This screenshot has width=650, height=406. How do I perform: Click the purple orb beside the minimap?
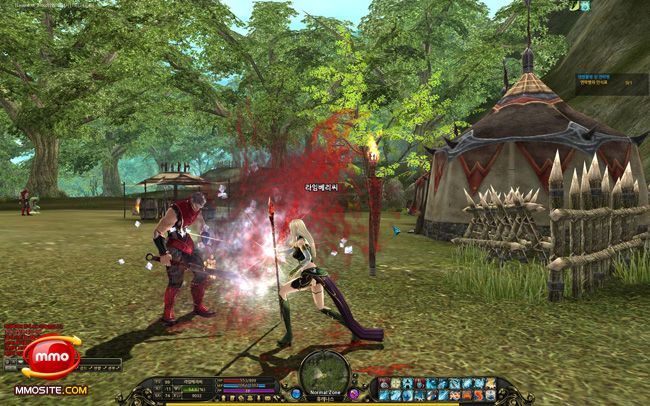[353, 394]
